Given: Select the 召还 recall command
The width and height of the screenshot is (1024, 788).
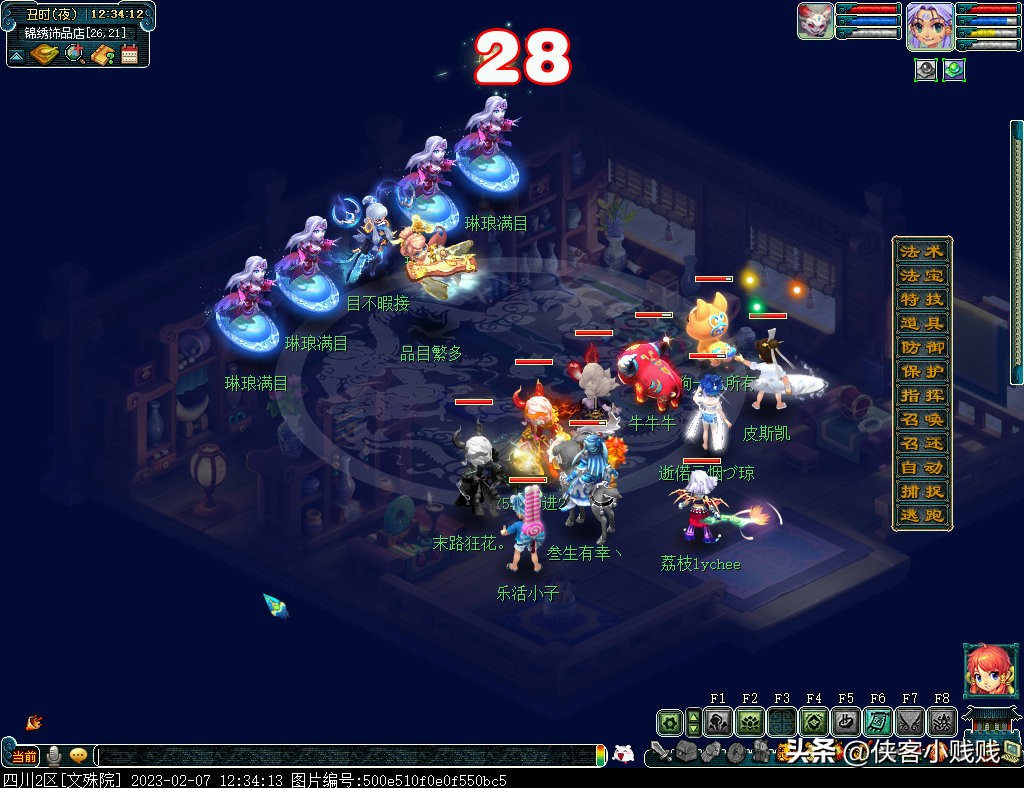Looking at the screenshot, I should (921, 443).
